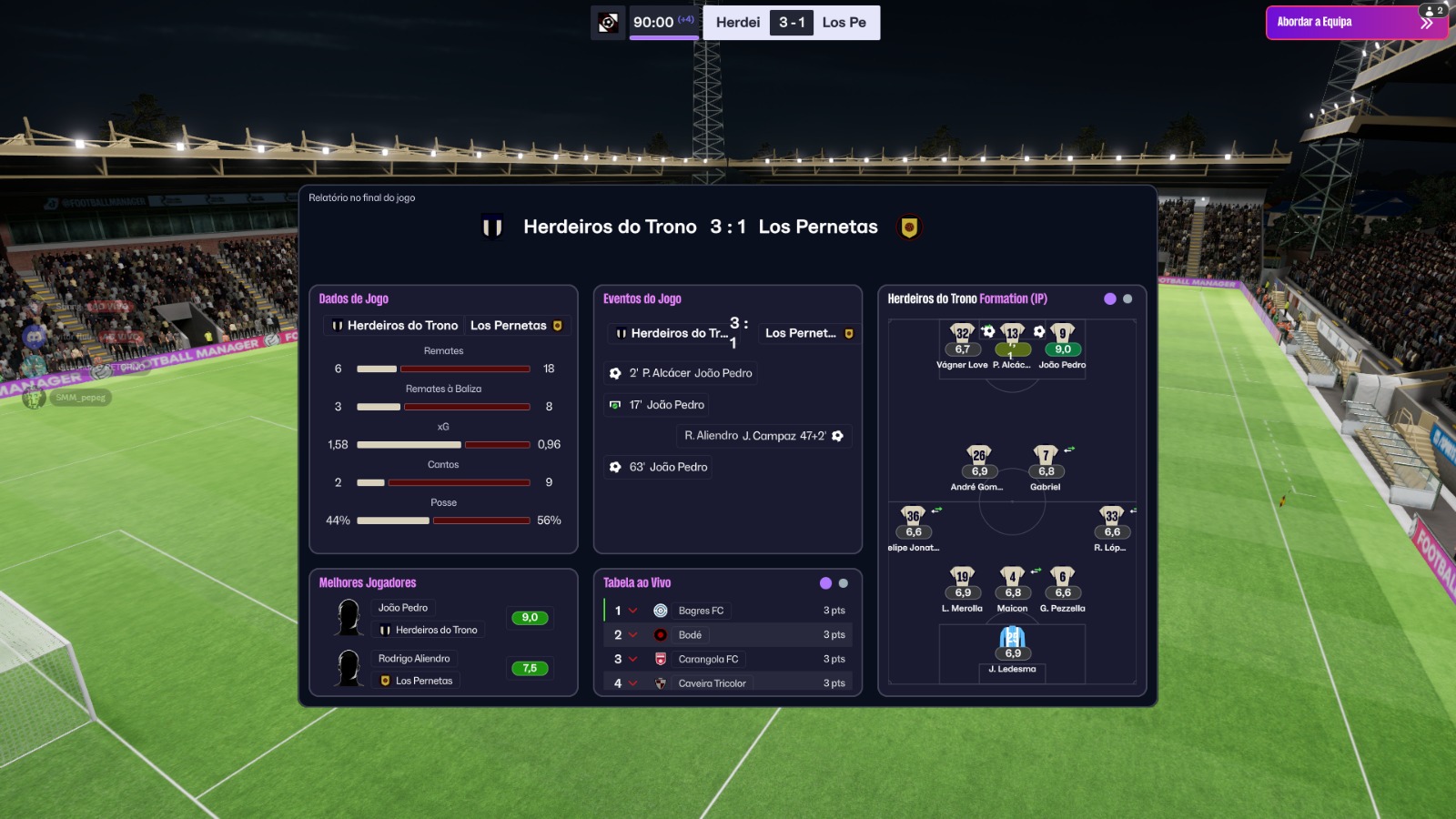
Task: Select goalkeeper J. Ledesma on formation
Action: pyautogui.click(x=1012, y=639)
